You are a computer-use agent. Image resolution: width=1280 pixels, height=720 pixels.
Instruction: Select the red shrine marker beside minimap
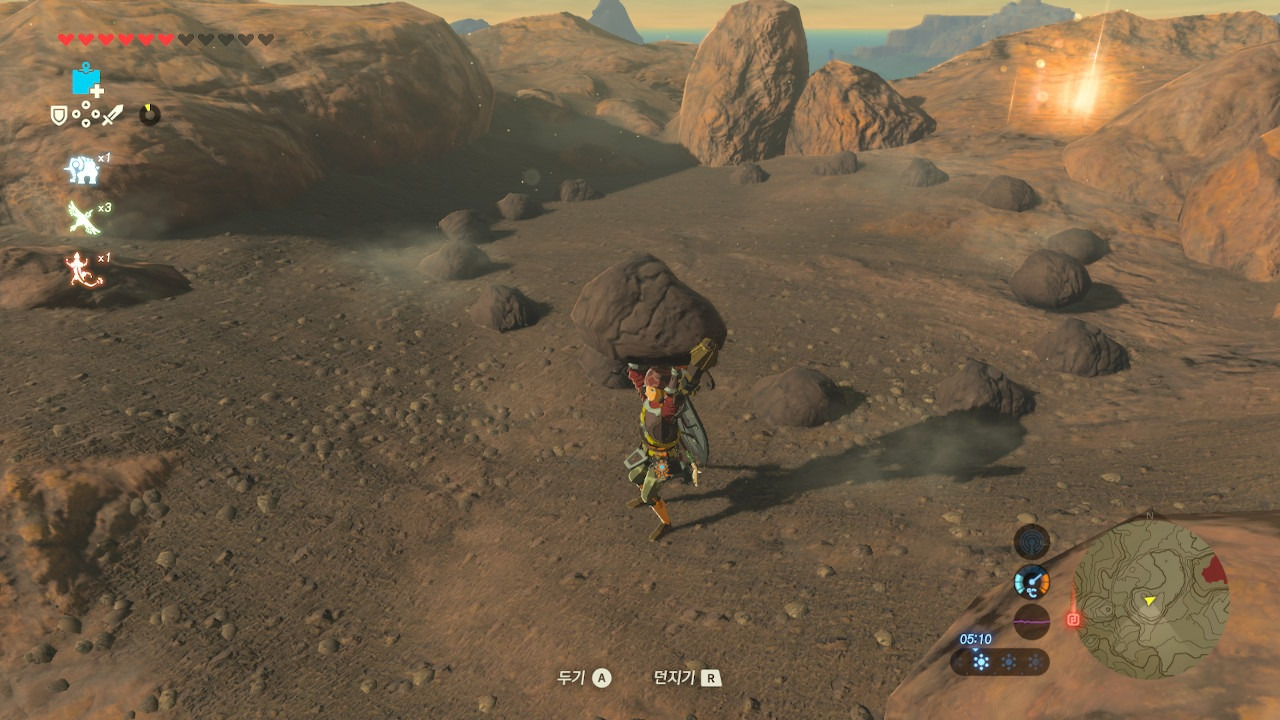(x=1073, y=619)
